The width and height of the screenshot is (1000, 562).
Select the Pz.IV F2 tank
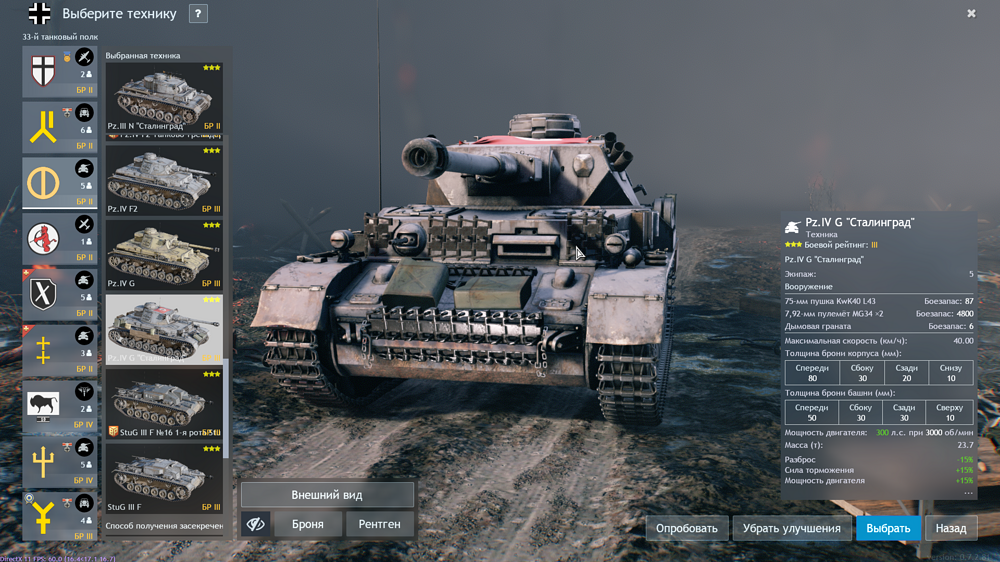[164, 179]
